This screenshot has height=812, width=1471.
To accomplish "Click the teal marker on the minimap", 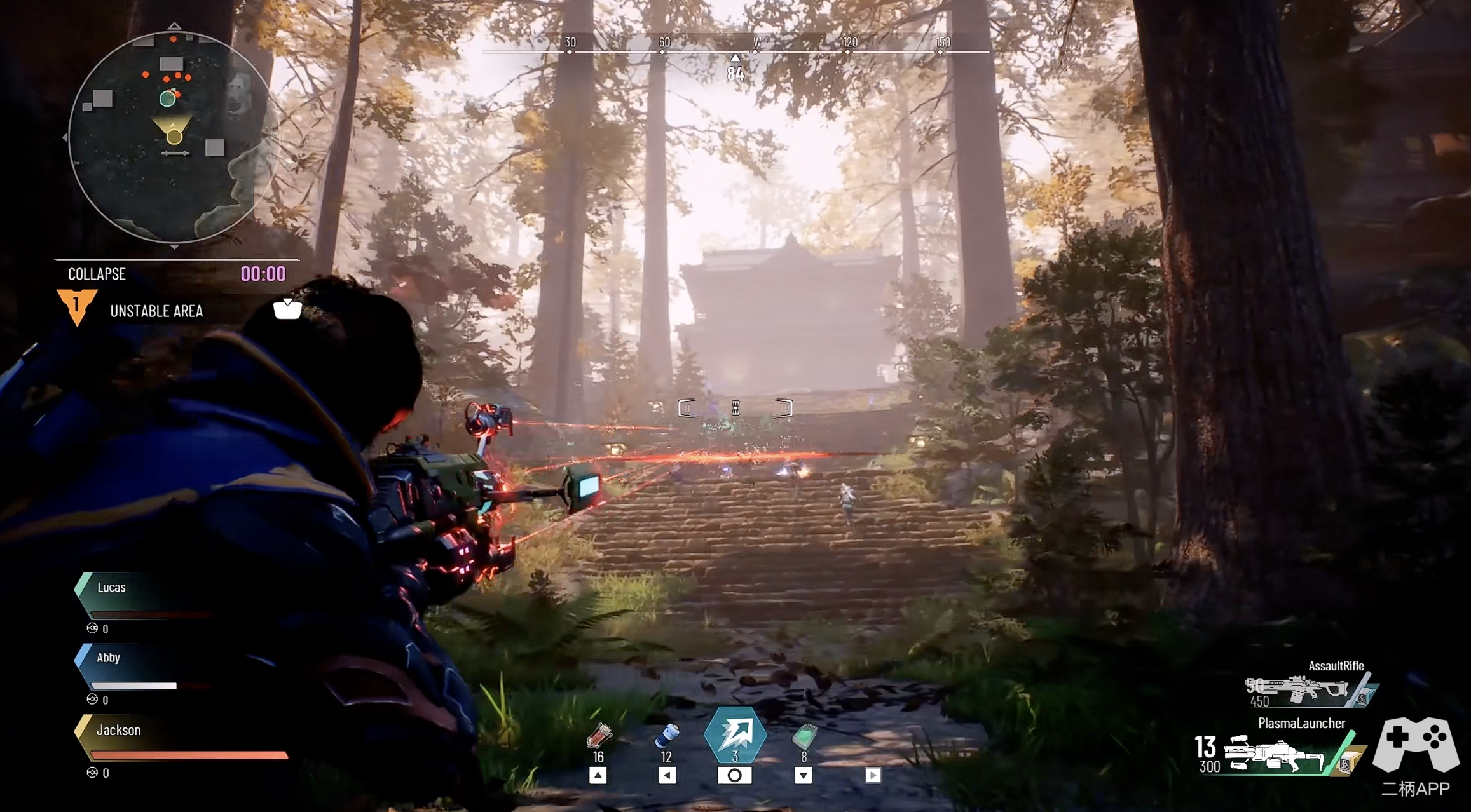I will (167, 98).
